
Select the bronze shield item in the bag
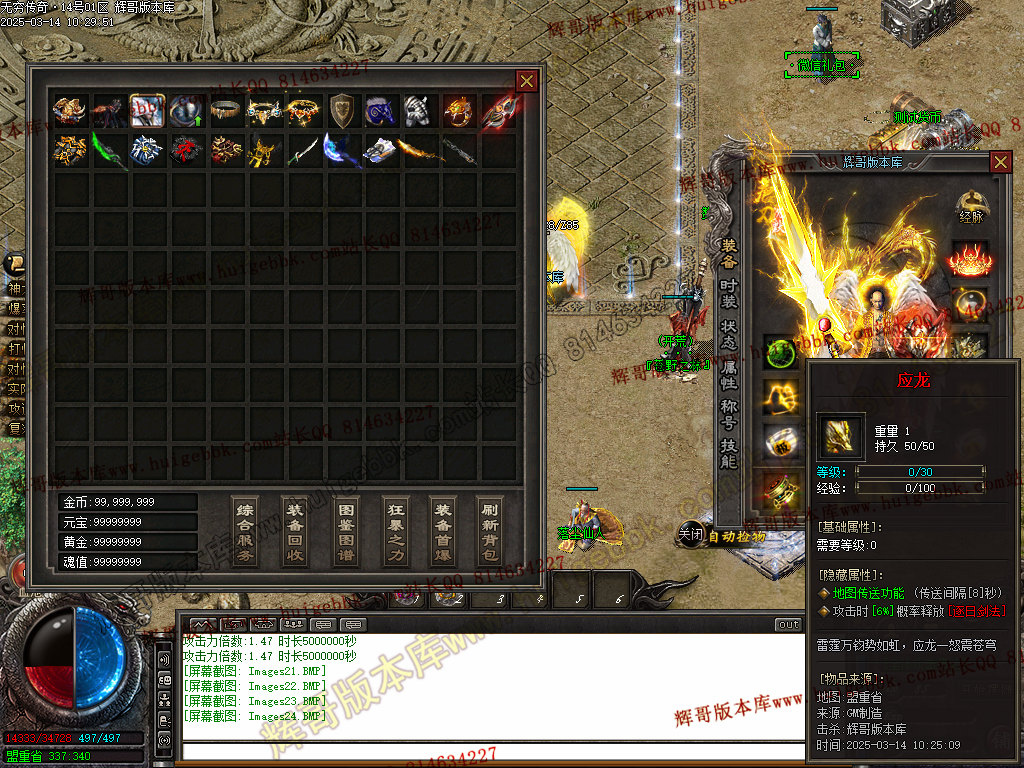(x=342, y=110)
